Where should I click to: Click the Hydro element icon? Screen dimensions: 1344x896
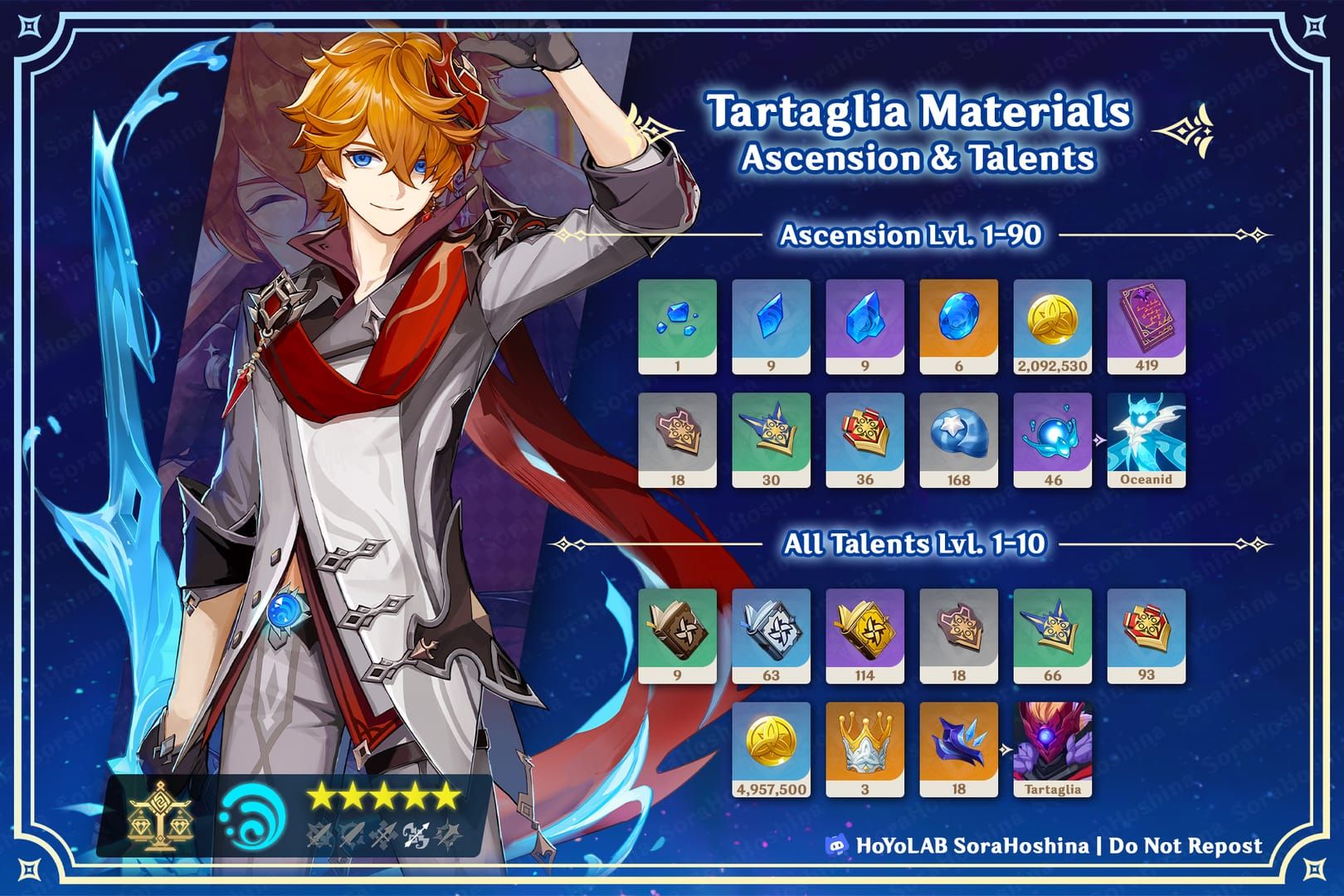click(252, 817)
